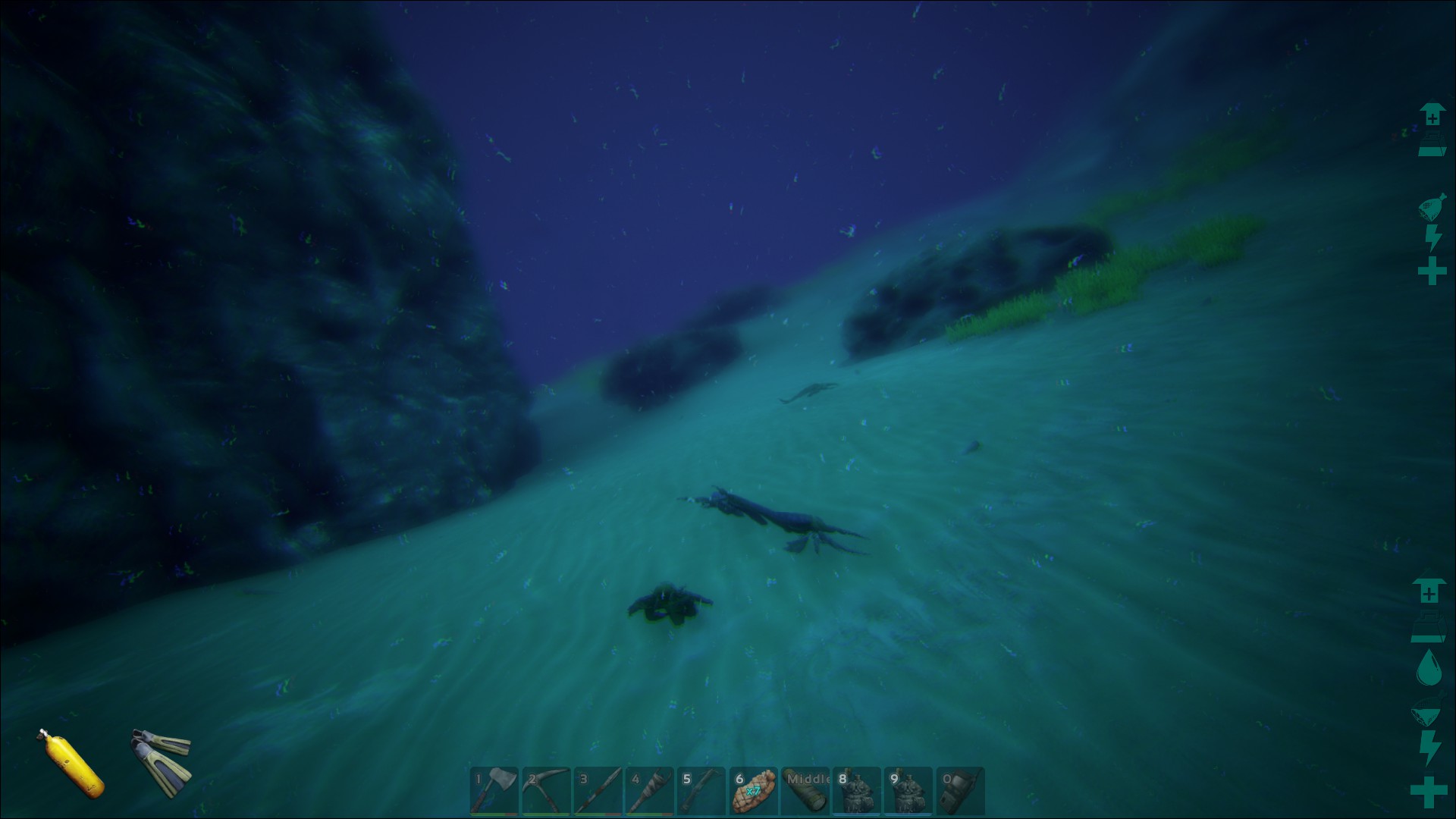
Task: Use the cooked meat stack in slot 6
Action: click(x=753, y=791)
